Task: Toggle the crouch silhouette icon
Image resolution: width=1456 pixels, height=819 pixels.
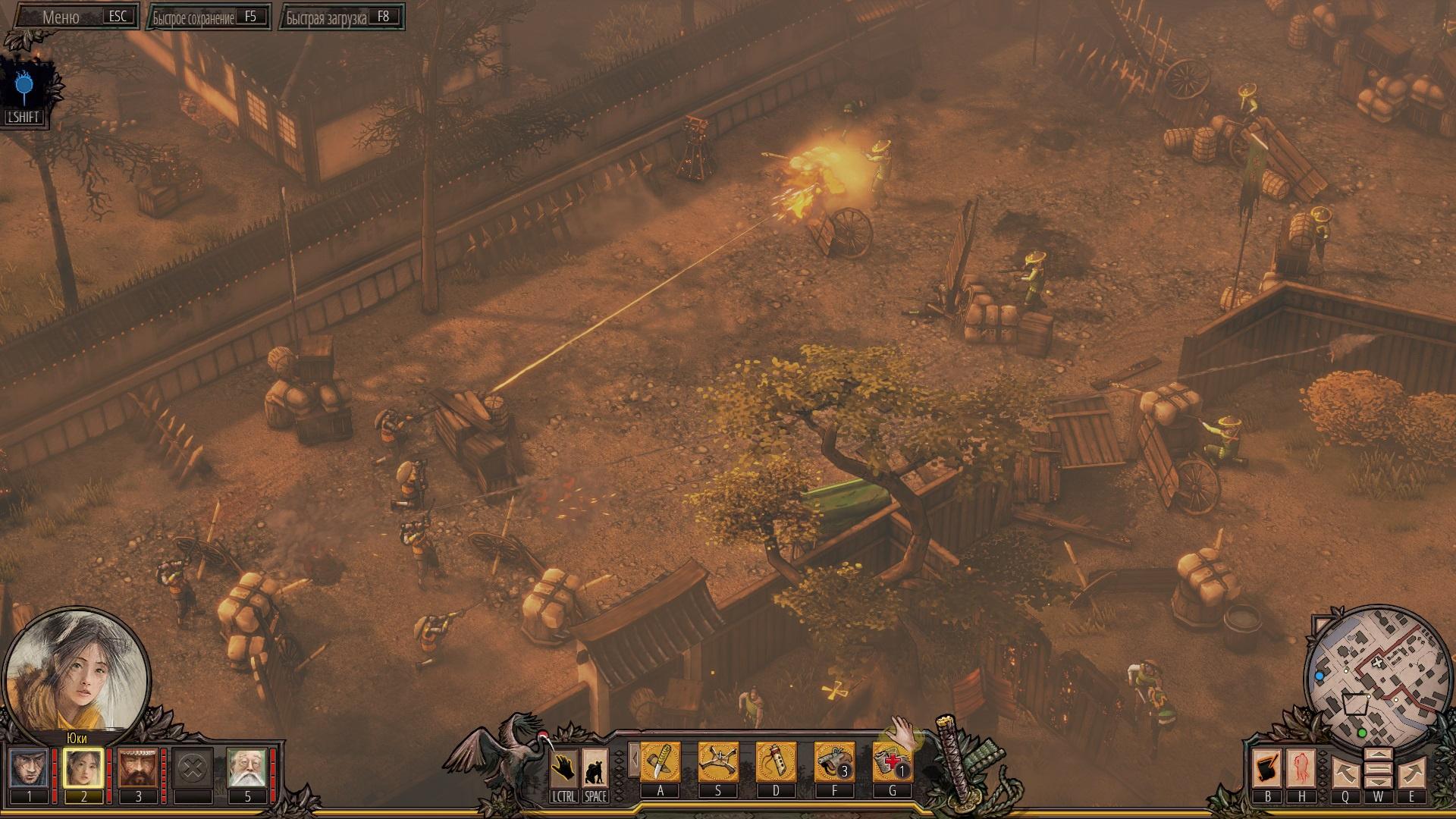Action: (x=595, y=768)
